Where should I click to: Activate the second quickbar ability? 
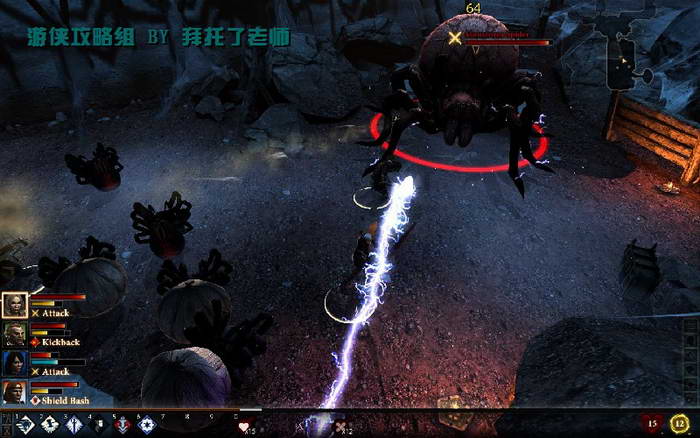click(48, 425)
